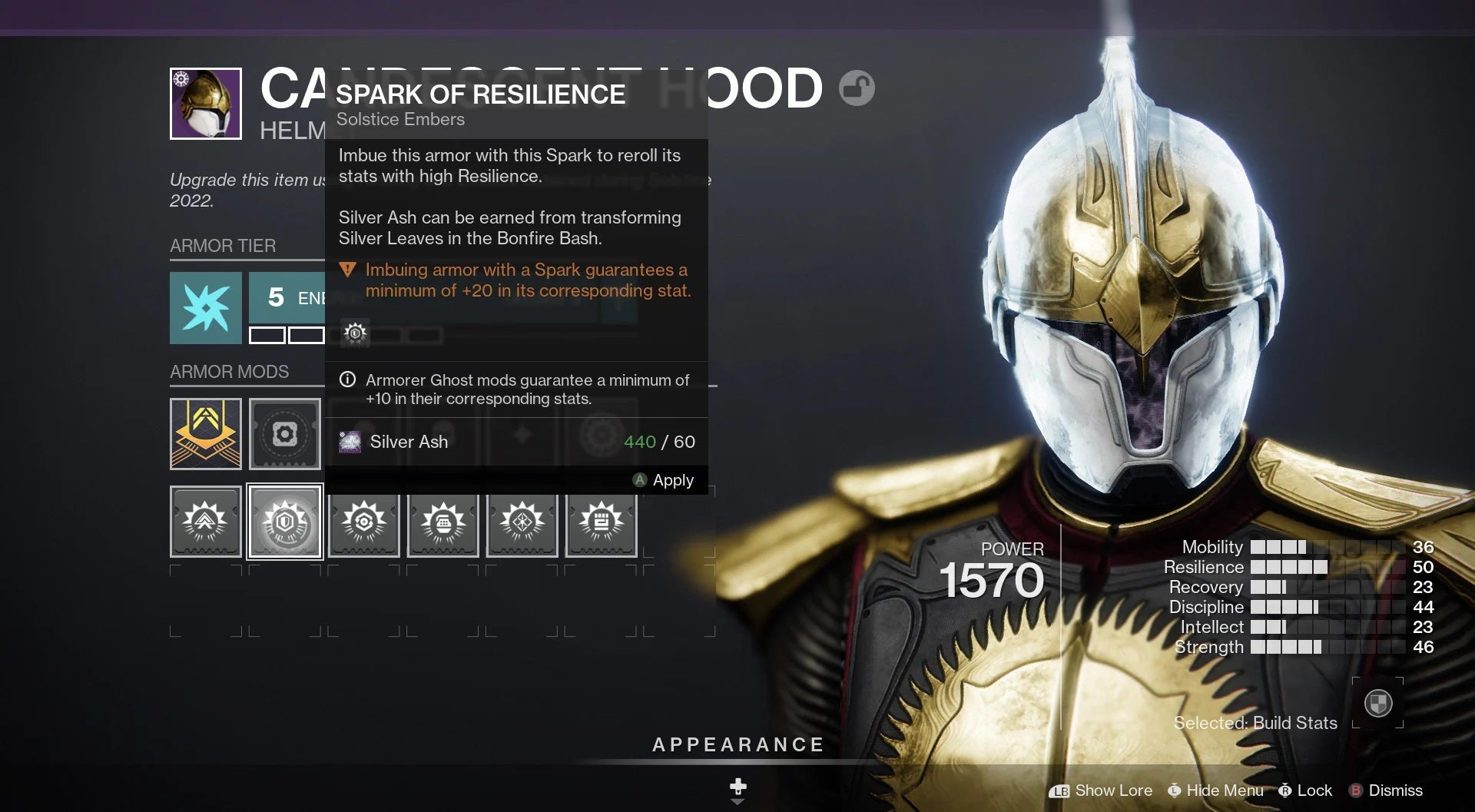Screen dimensions: 1475x812
Task: Click the golden Solstice armor mod icon
Action: click(x=206, y=434)
